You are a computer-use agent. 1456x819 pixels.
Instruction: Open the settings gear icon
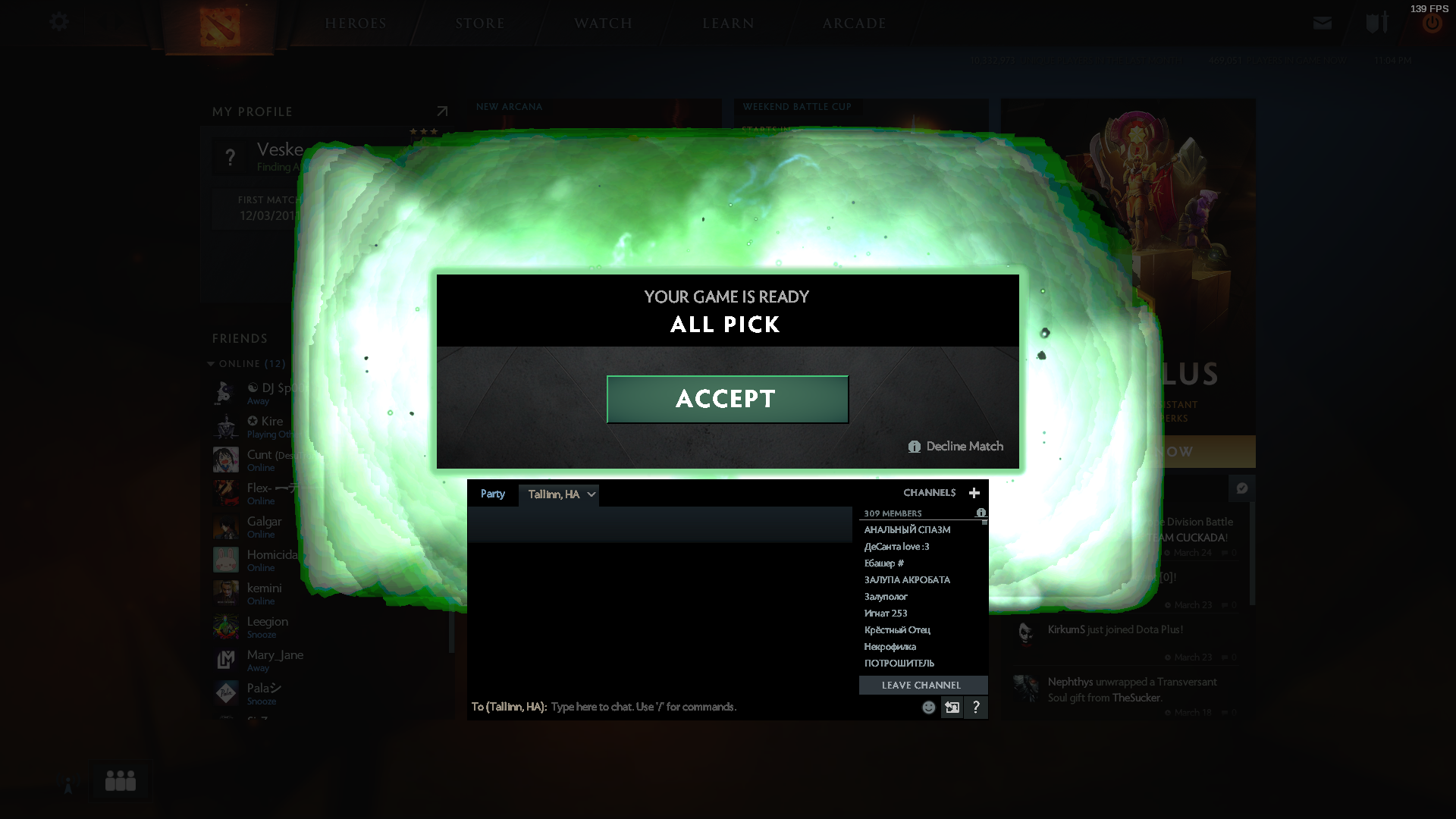pyautogui.click(x=59, y=22)
